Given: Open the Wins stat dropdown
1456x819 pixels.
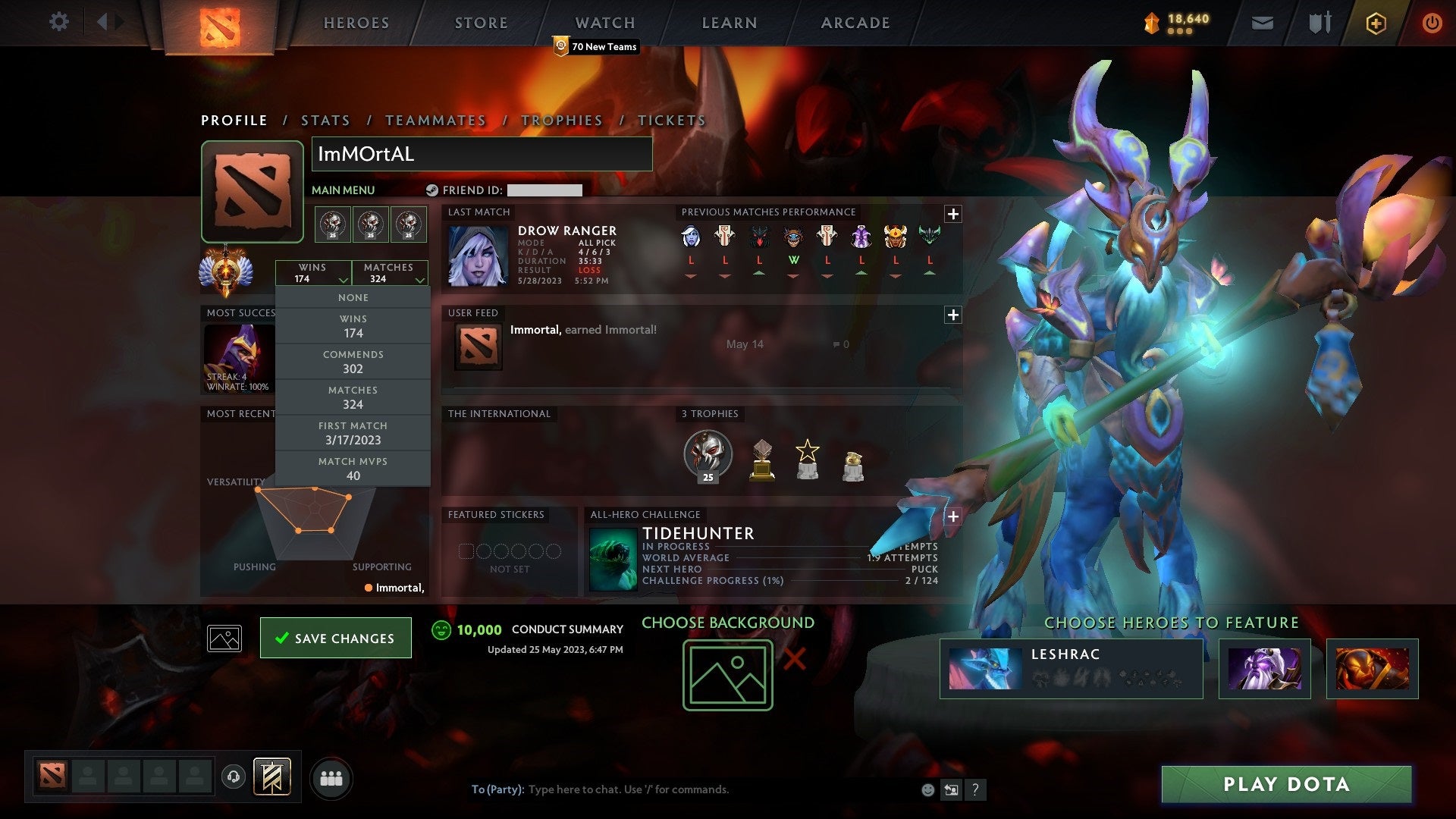Looking at the screenshot, I should pyautogui.click(x=313, y=273).
